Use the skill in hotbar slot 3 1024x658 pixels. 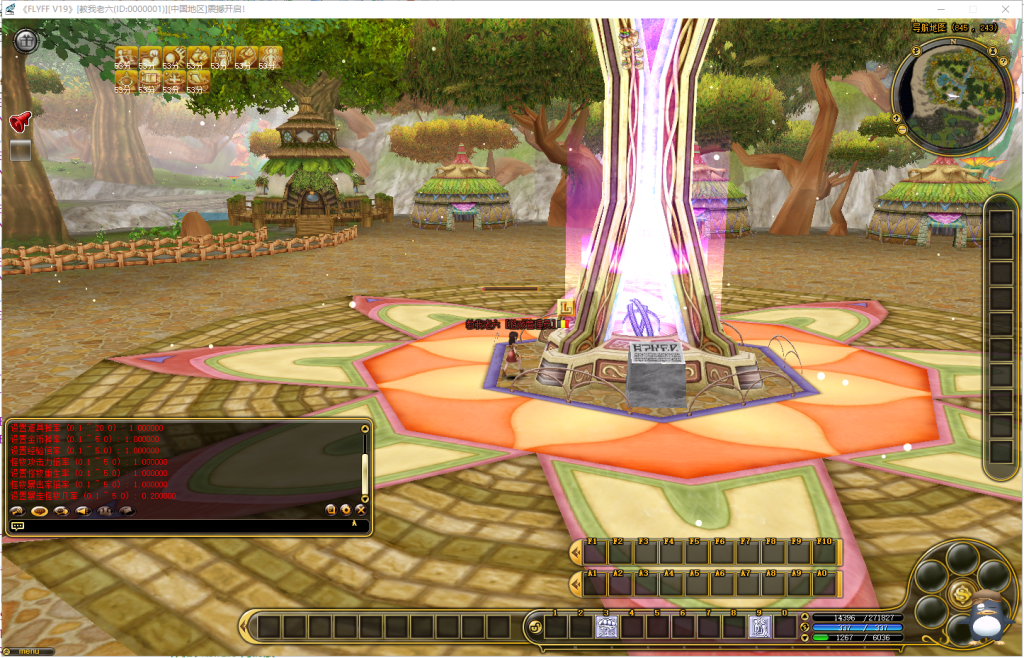point(607,628)
